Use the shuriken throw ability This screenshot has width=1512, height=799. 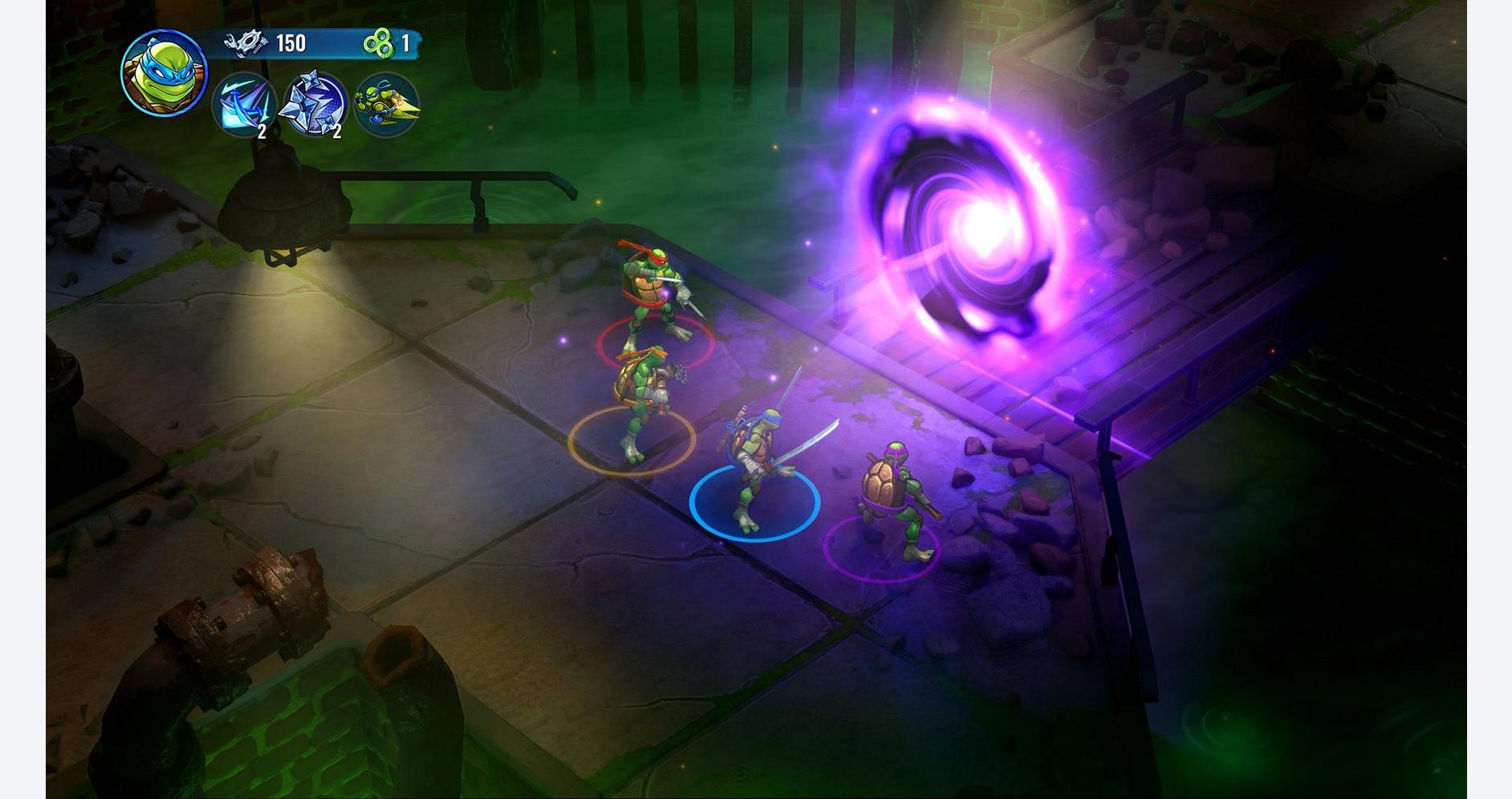tap(313, 105)
